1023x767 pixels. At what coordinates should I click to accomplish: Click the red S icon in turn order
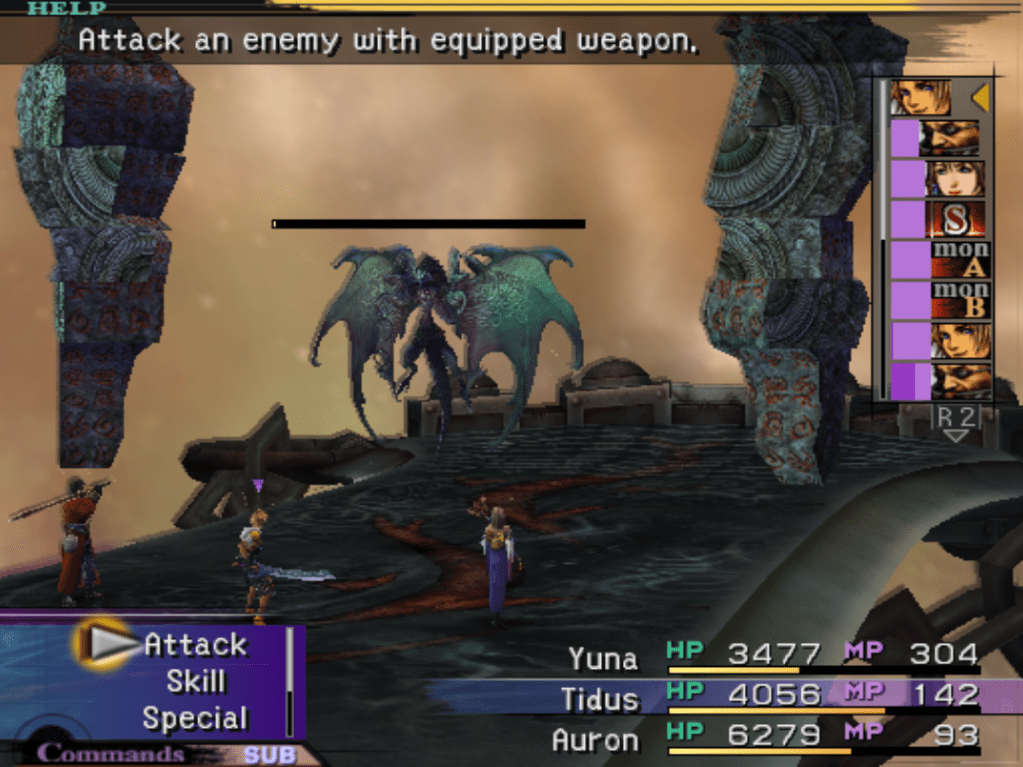(x=958, y=219)
